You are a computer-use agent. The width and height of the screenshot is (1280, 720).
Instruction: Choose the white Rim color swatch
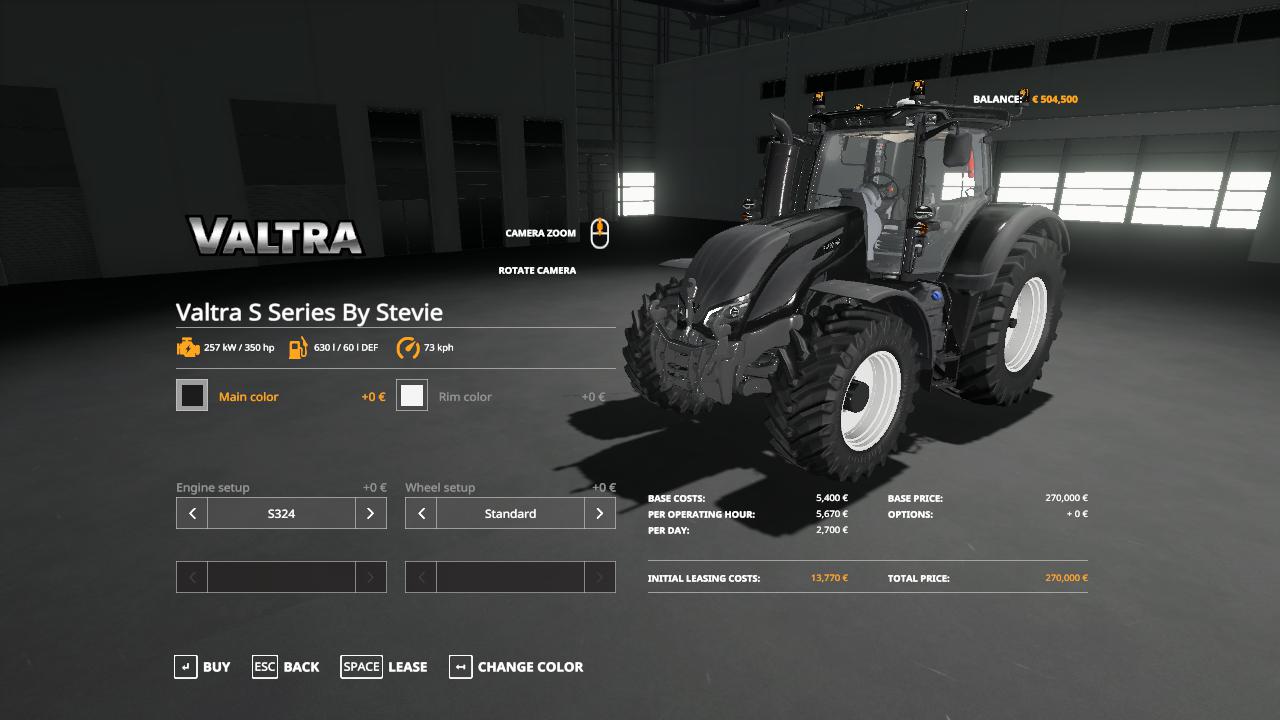412,396
